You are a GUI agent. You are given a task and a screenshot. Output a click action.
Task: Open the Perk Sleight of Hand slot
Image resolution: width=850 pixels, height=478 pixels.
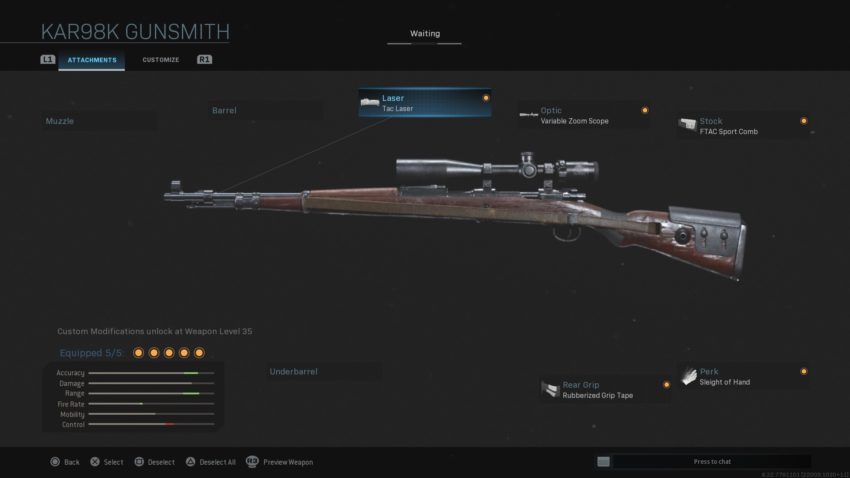click(743, 376)
